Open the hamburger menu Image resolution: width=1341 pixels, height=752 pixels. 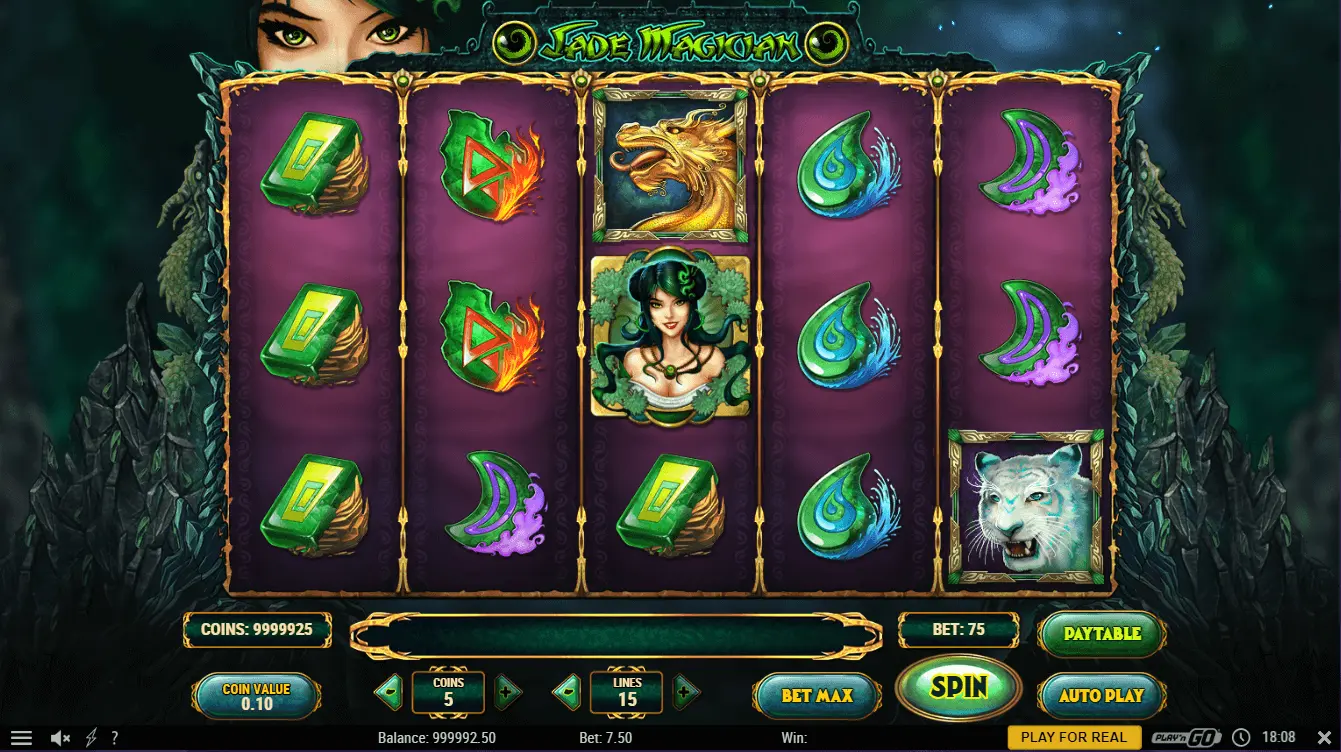[x=21, y=738]
